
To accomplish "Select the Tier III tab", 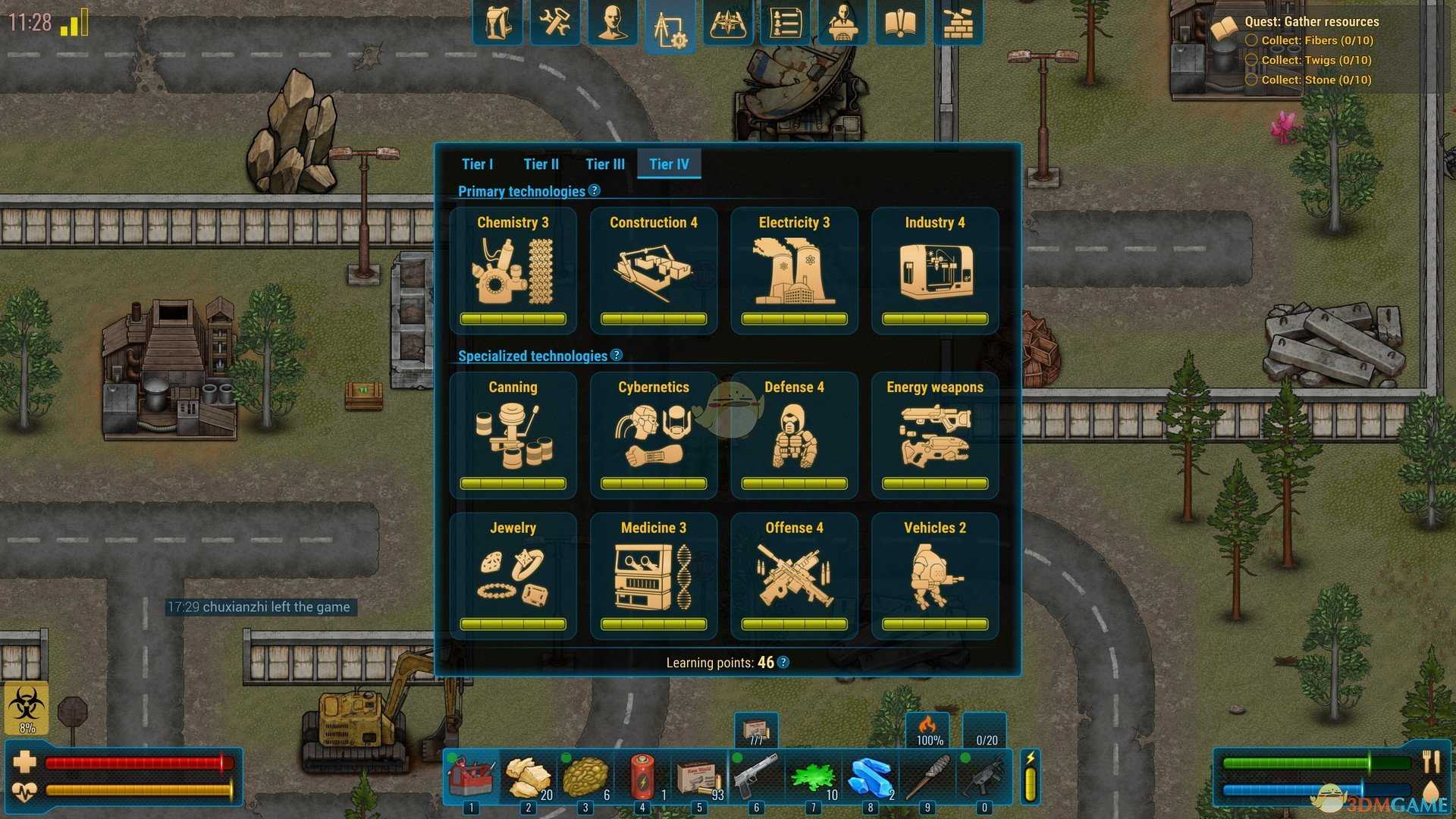I will 604,164.
